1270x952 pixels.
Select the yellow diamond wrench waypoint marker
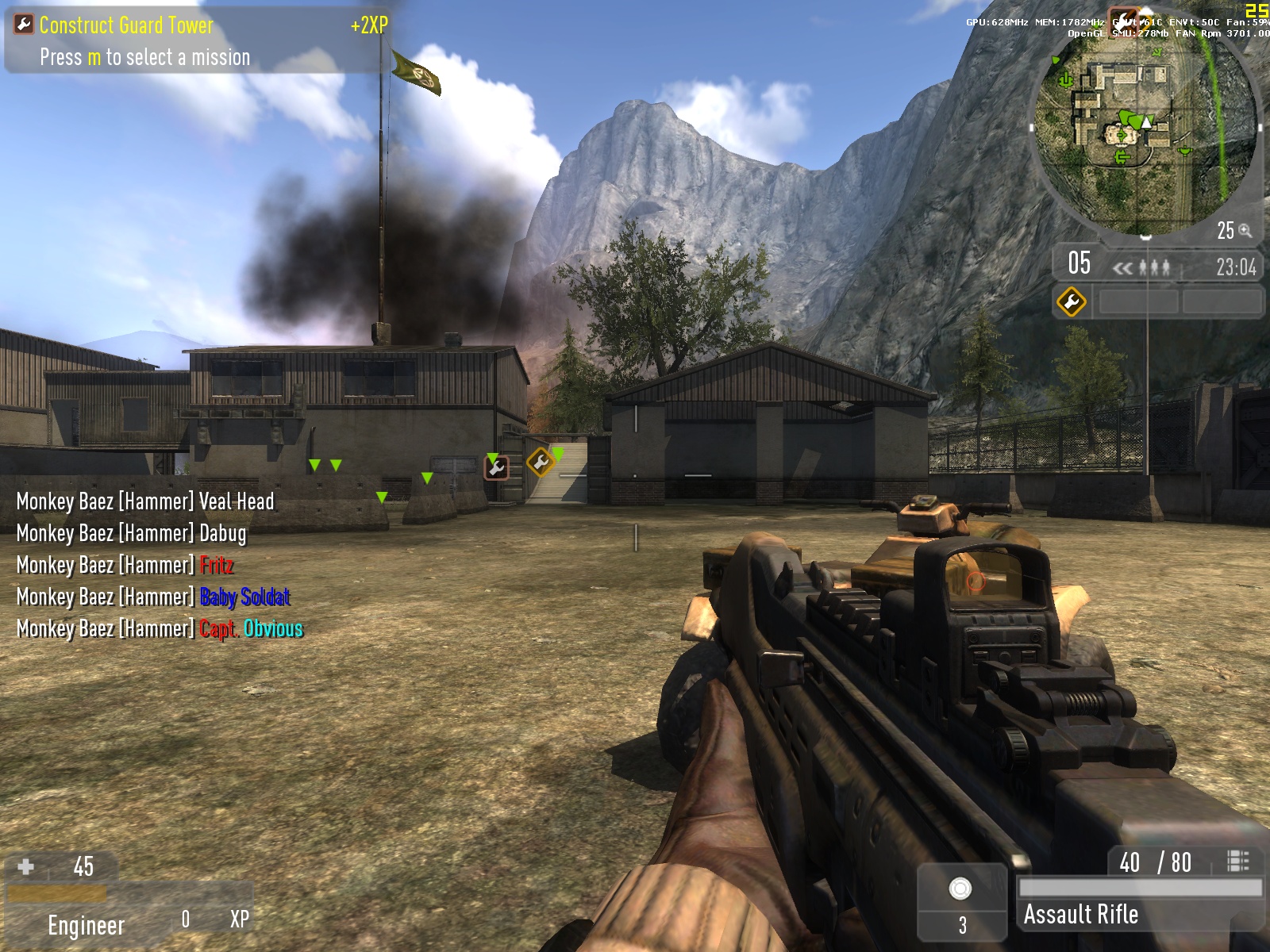point(541,462)
